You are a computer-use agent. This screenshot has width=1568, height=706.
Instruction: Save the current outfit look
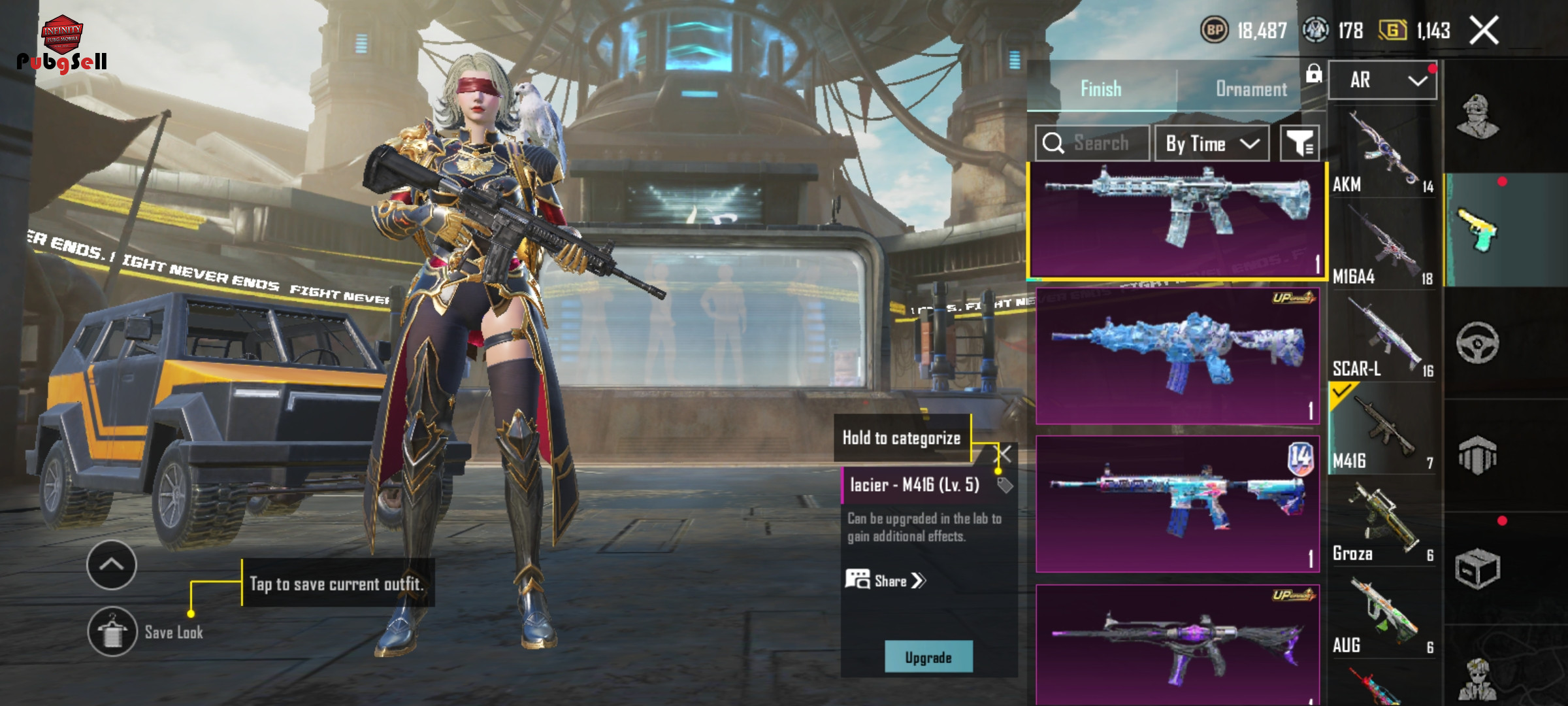(112, 631)
